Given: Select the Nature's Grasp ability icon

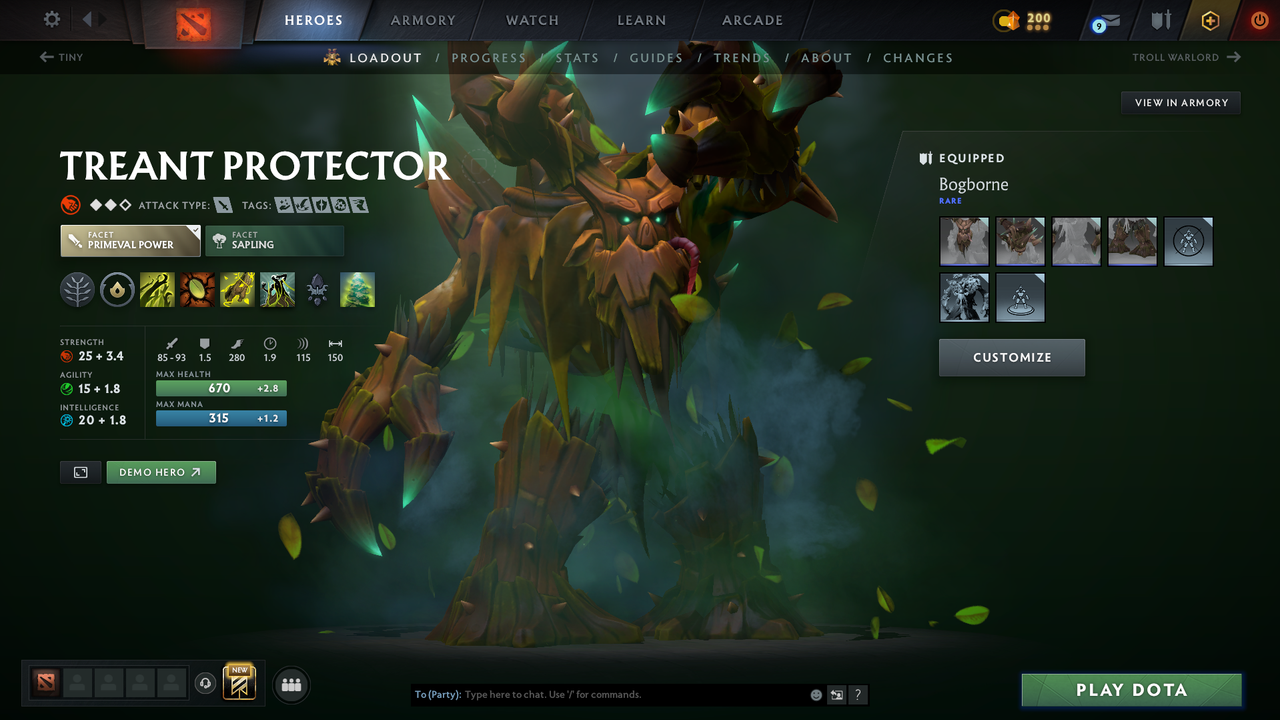Looking at the screenshot, I should (x=157, y=290).
